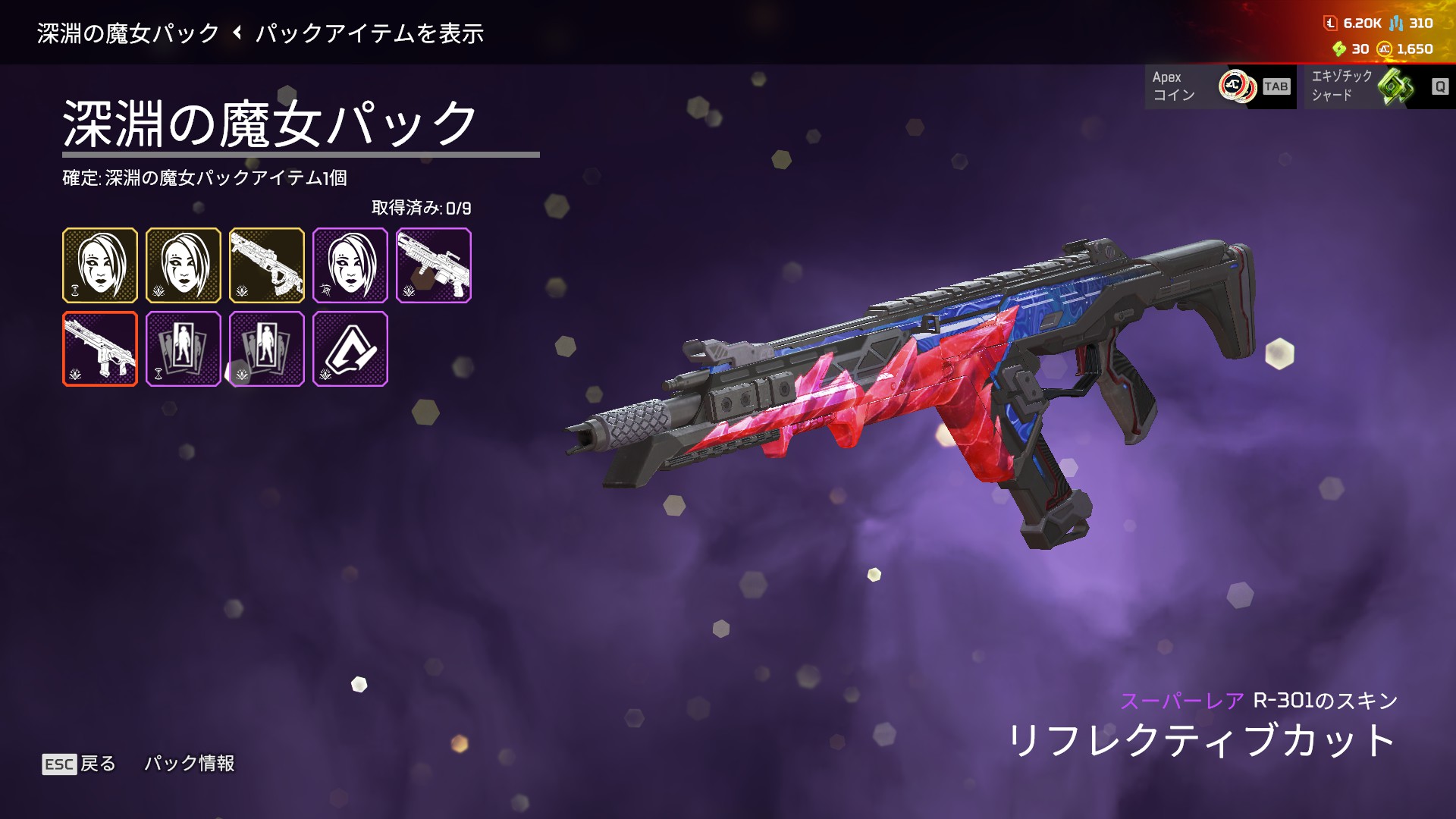Select the purple legend face skin tile
Image resolution: width=1456 pixels, height=819 pixels.
[x=350, y=265]
